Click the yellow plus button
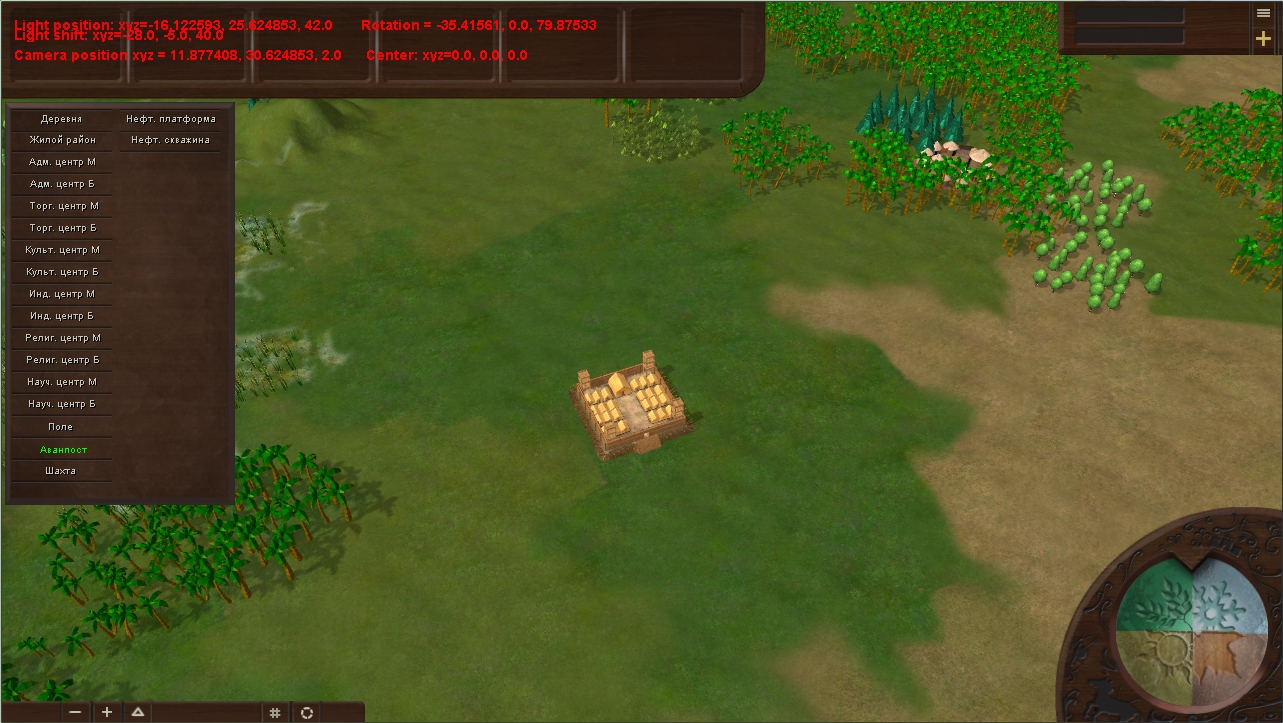The image size is (1283, 723). point(1264,39)
